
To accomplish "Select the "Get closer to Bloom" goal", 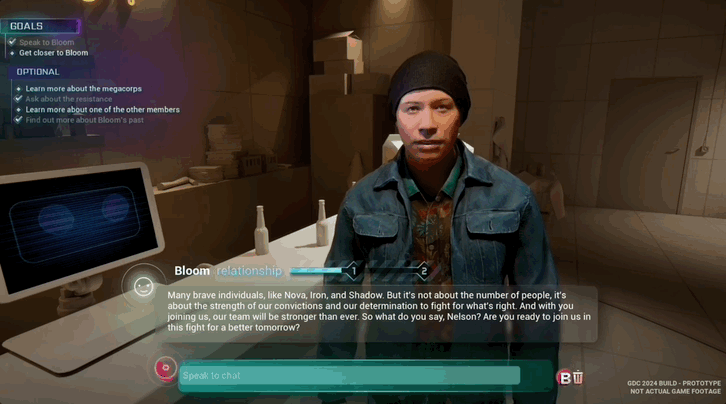I will 53,53.
